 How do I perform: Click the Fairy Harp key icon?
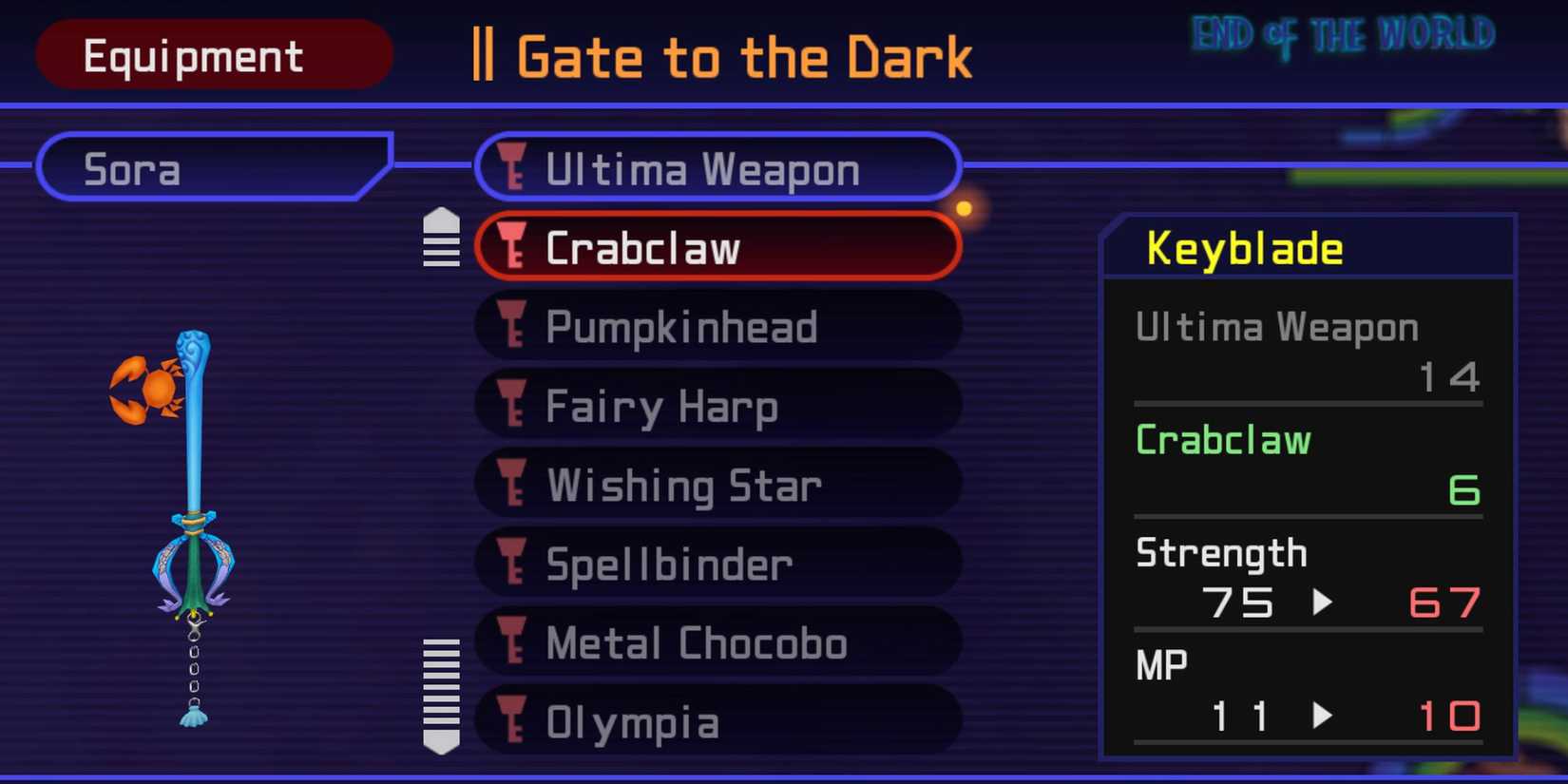pyautogui.click(x=514, y=406)
